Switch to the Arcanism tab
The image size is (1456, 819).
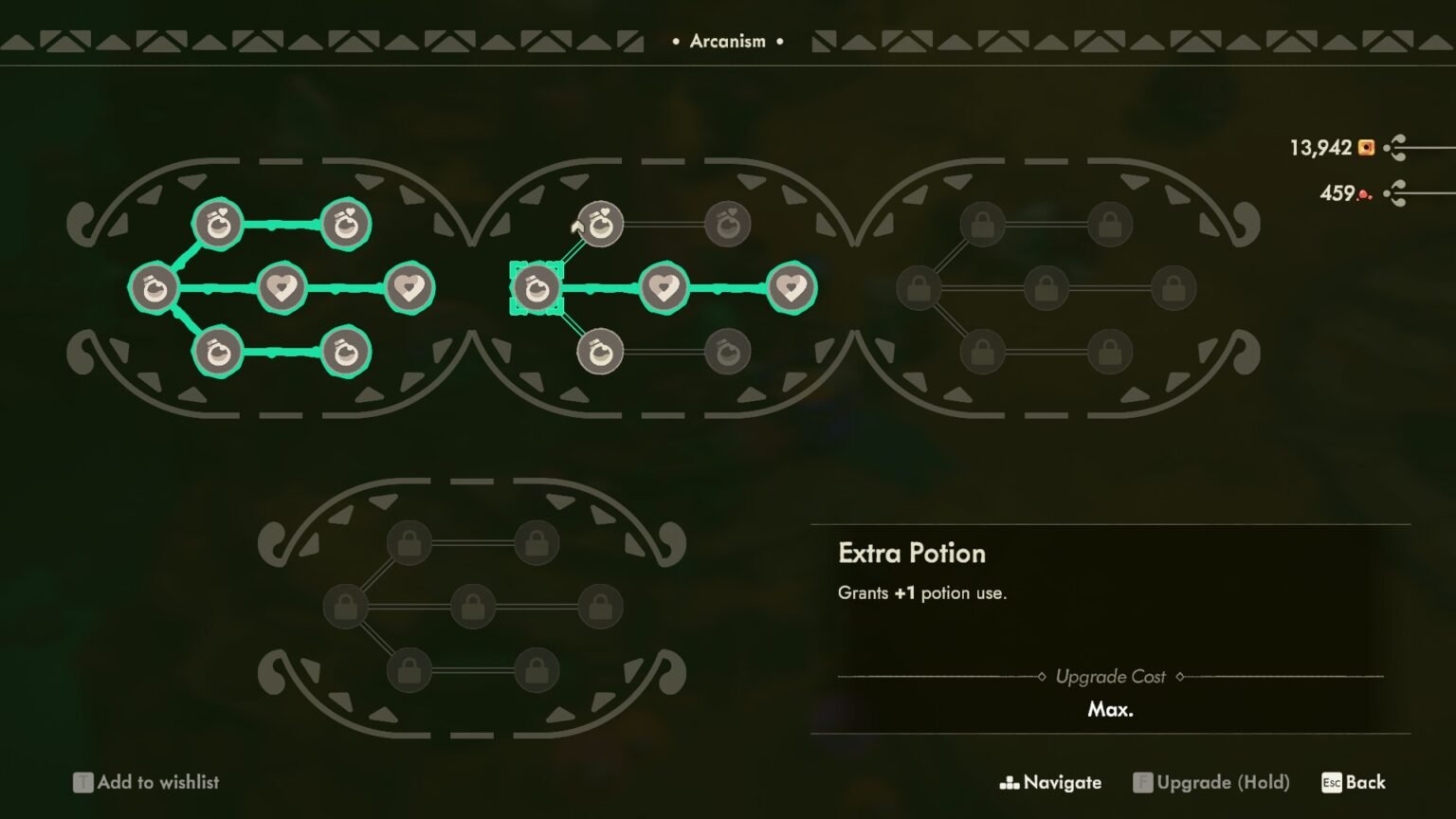(728, 41)
